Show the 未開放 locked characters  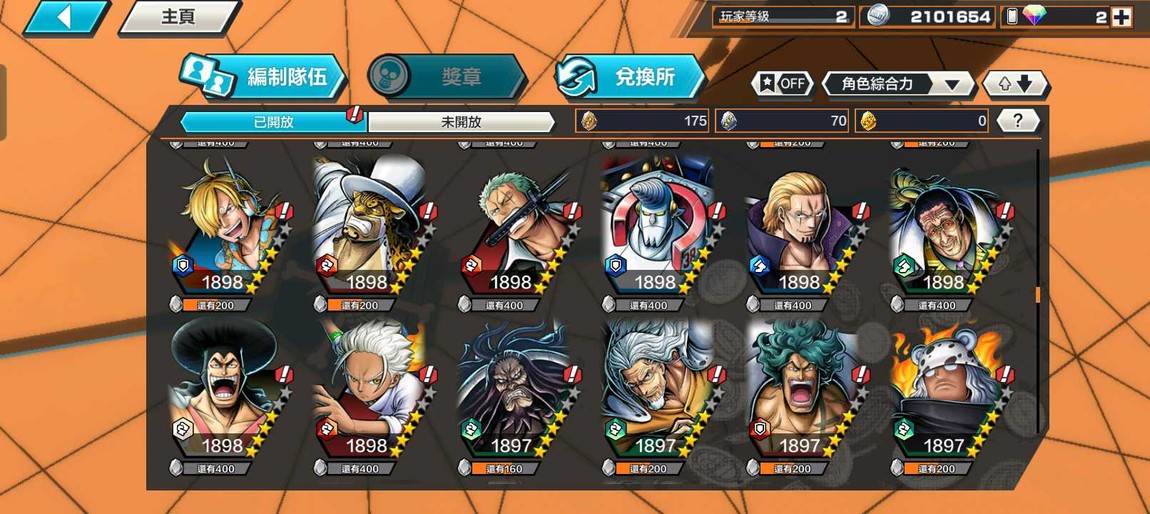click(461, 121)
